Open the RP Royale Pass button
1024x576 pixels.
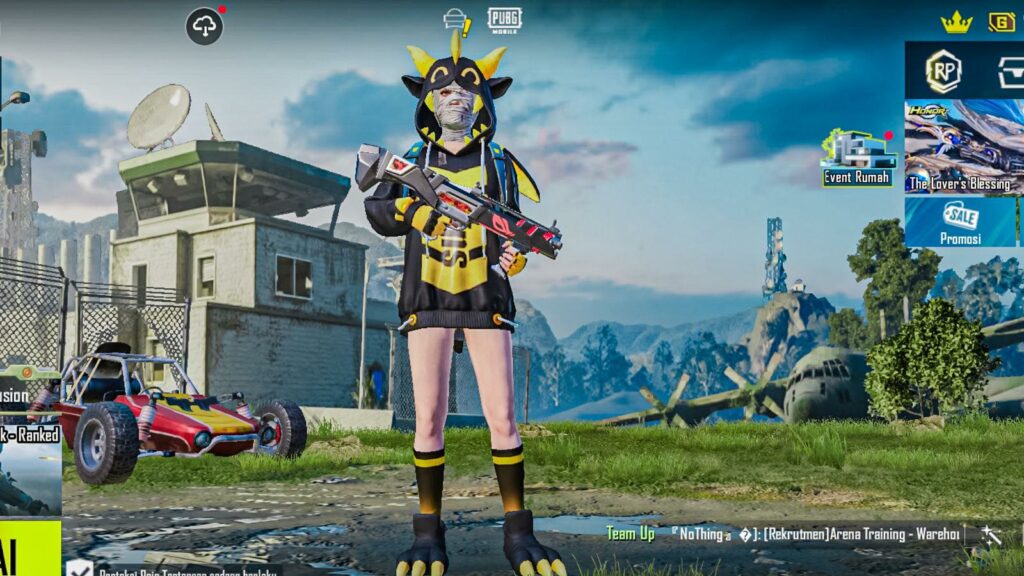(x=943, y=70)
